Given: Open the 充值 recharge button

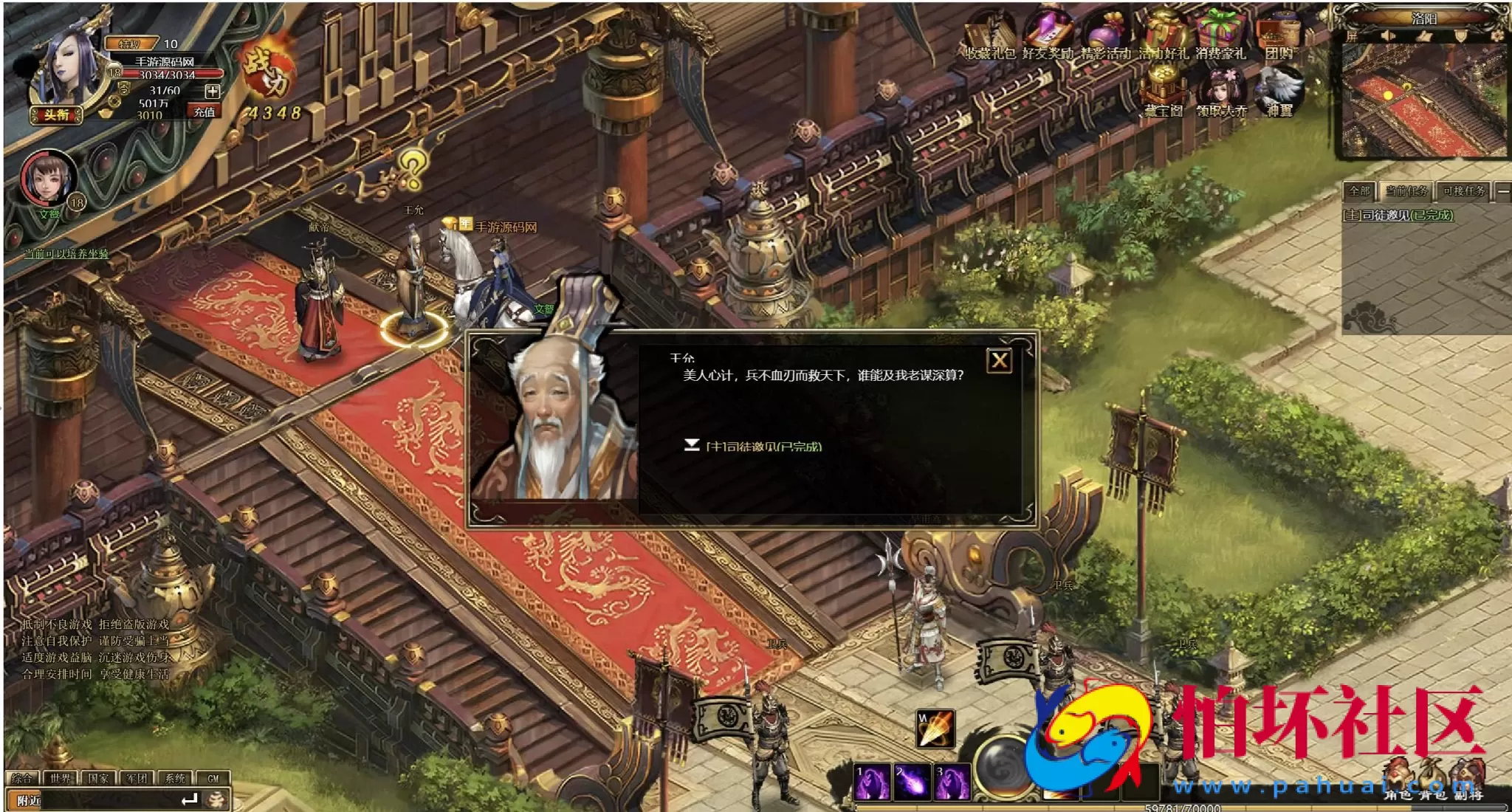Looking at the screenshot, I should (x=205, y=112).
